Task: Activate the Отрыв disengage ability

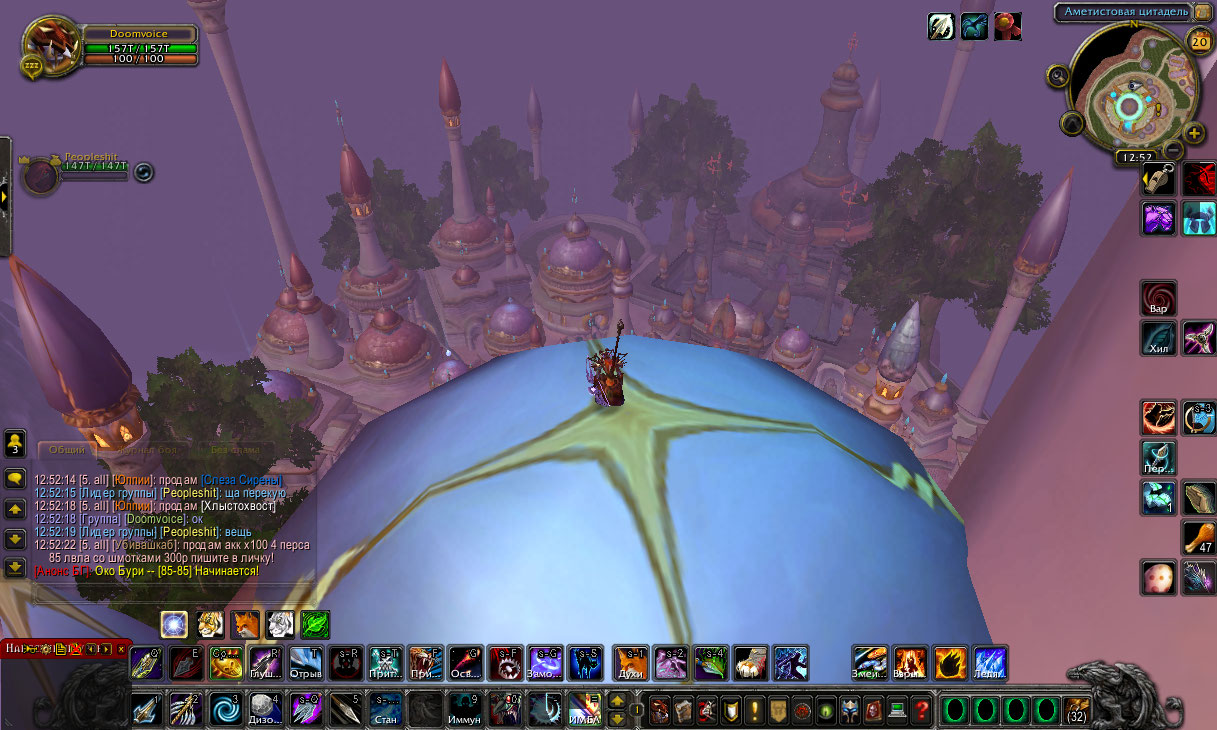Action: tap(306, 663)
